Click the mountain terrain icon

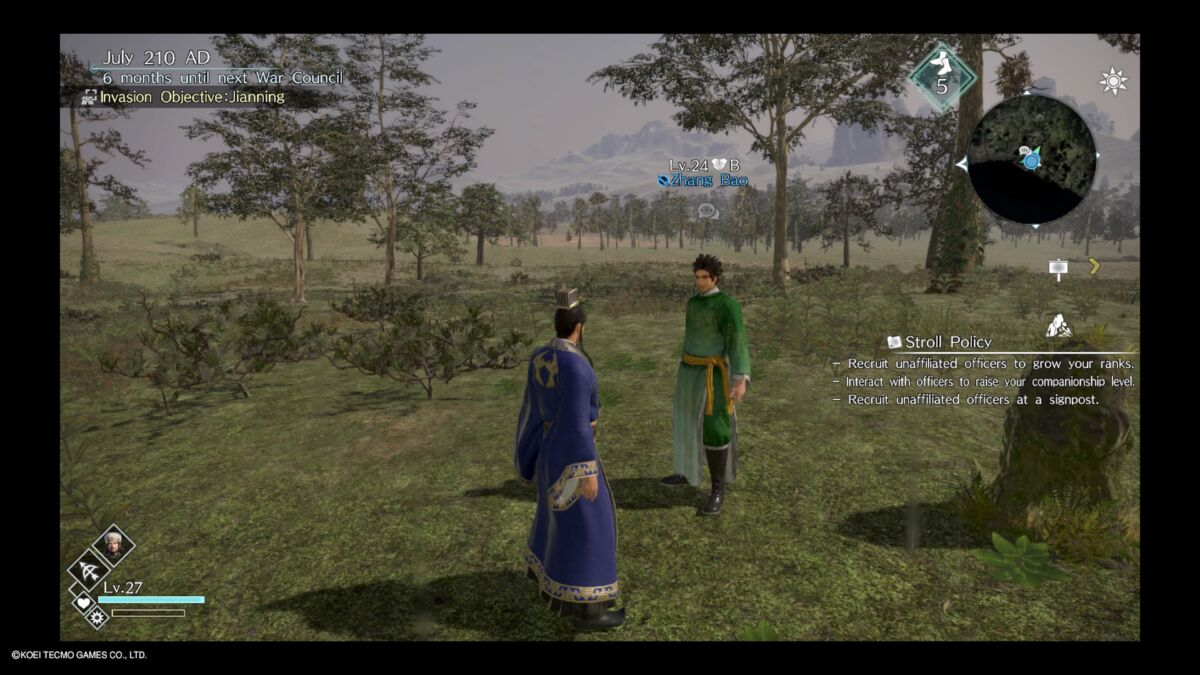pyautogui.click(x=1059, y=326)
